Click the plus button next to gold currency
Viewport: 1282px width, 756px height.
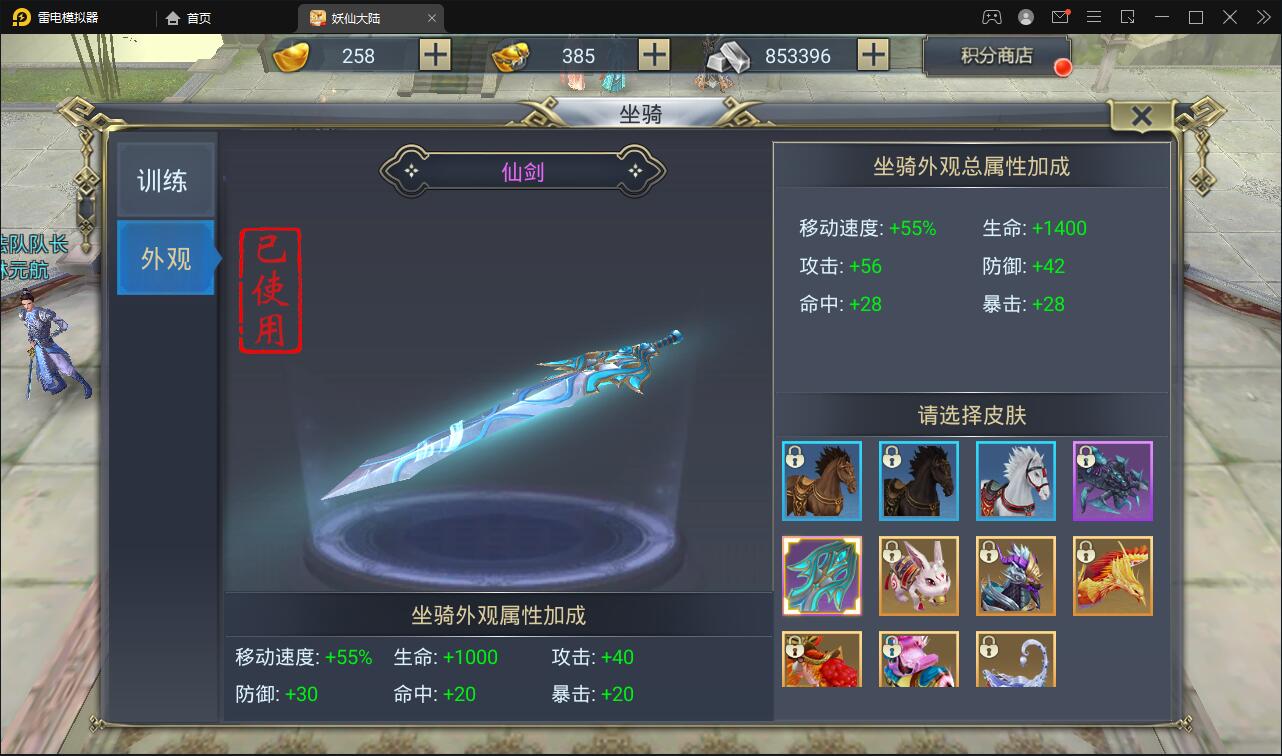(x=434, y=56)
